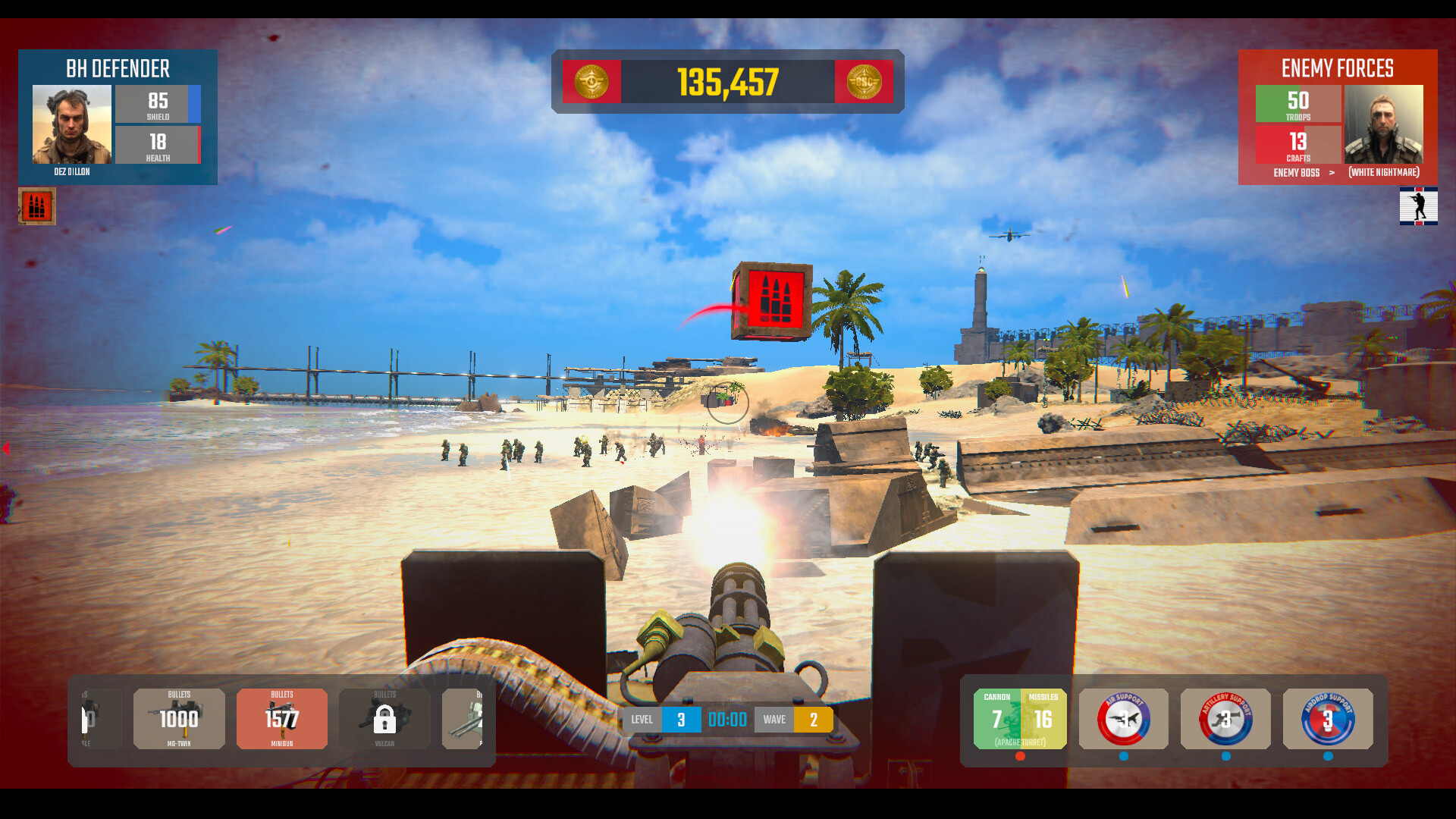Call in the Airdrop Support

1328,719
